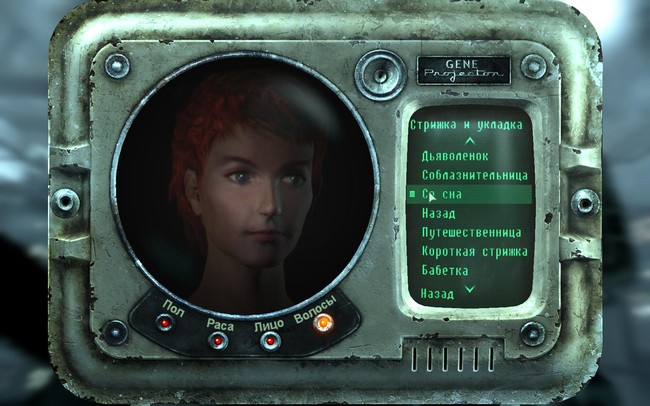Select the Дьяволенок hairstyle

click(455, 157)
